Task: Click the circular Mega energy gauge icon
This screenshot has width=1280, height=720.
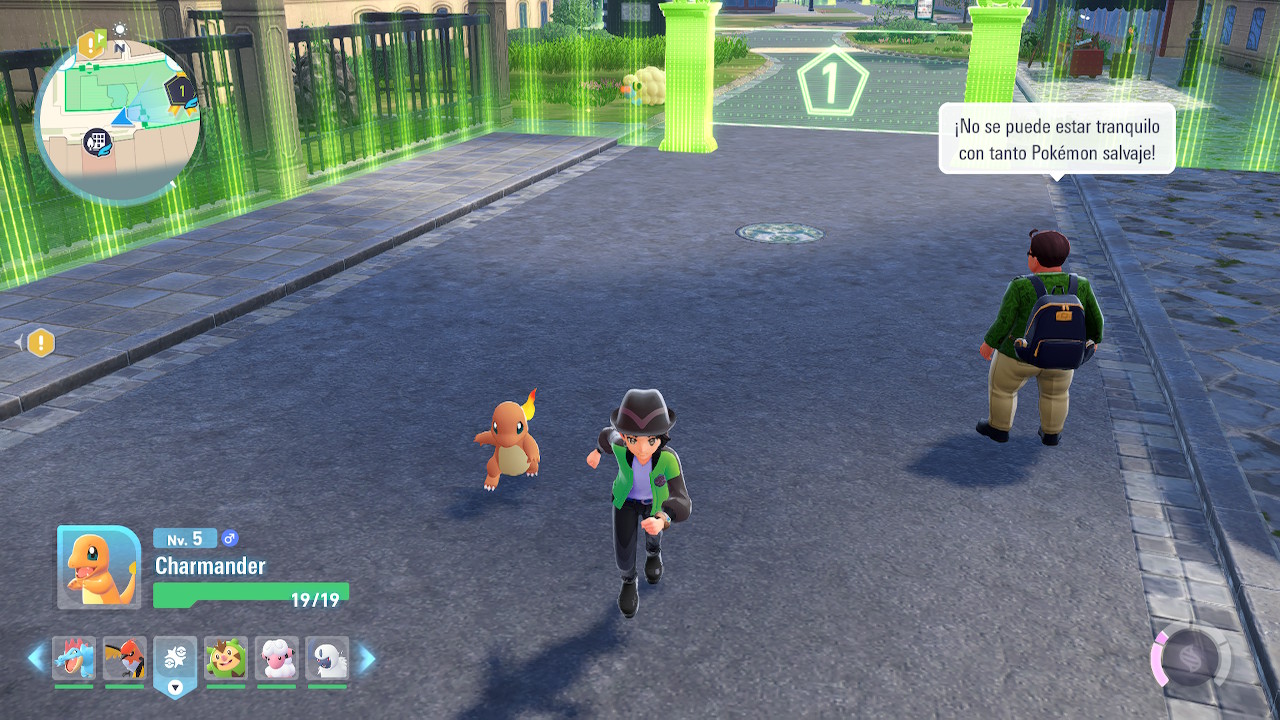Action: [x=1189, y=659]
